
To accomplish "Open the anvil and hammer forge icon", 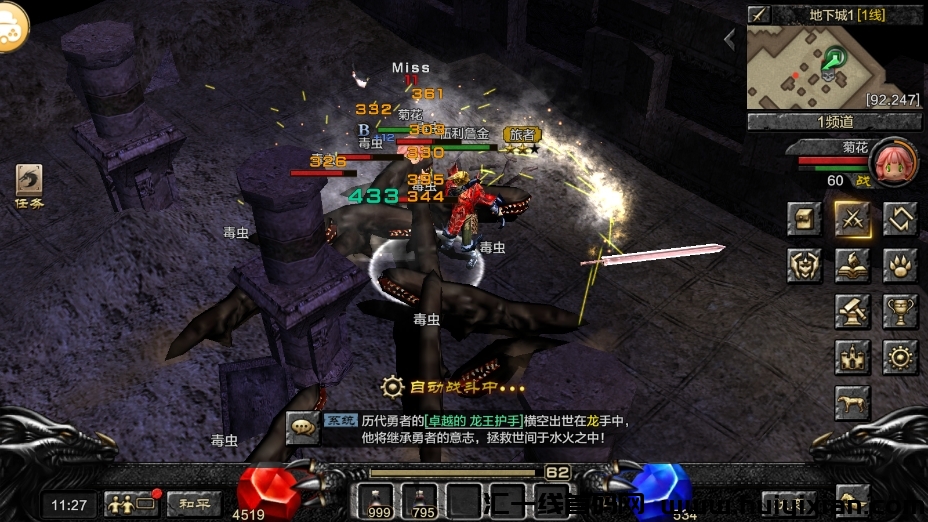I will click(x=853, y=311).
